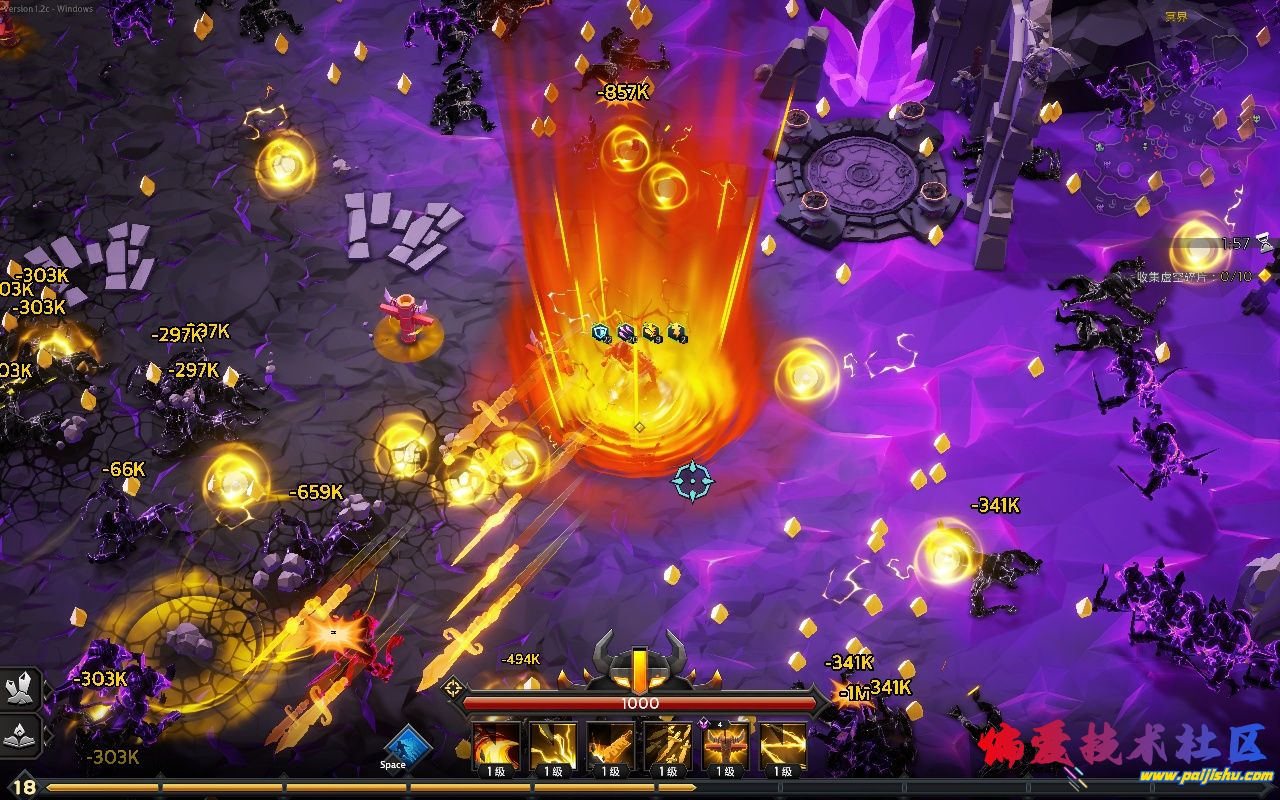Trigger the falling swords ability
This screenshot has width=1280, height=800.
pyautogui.click(x=668, y=745)
